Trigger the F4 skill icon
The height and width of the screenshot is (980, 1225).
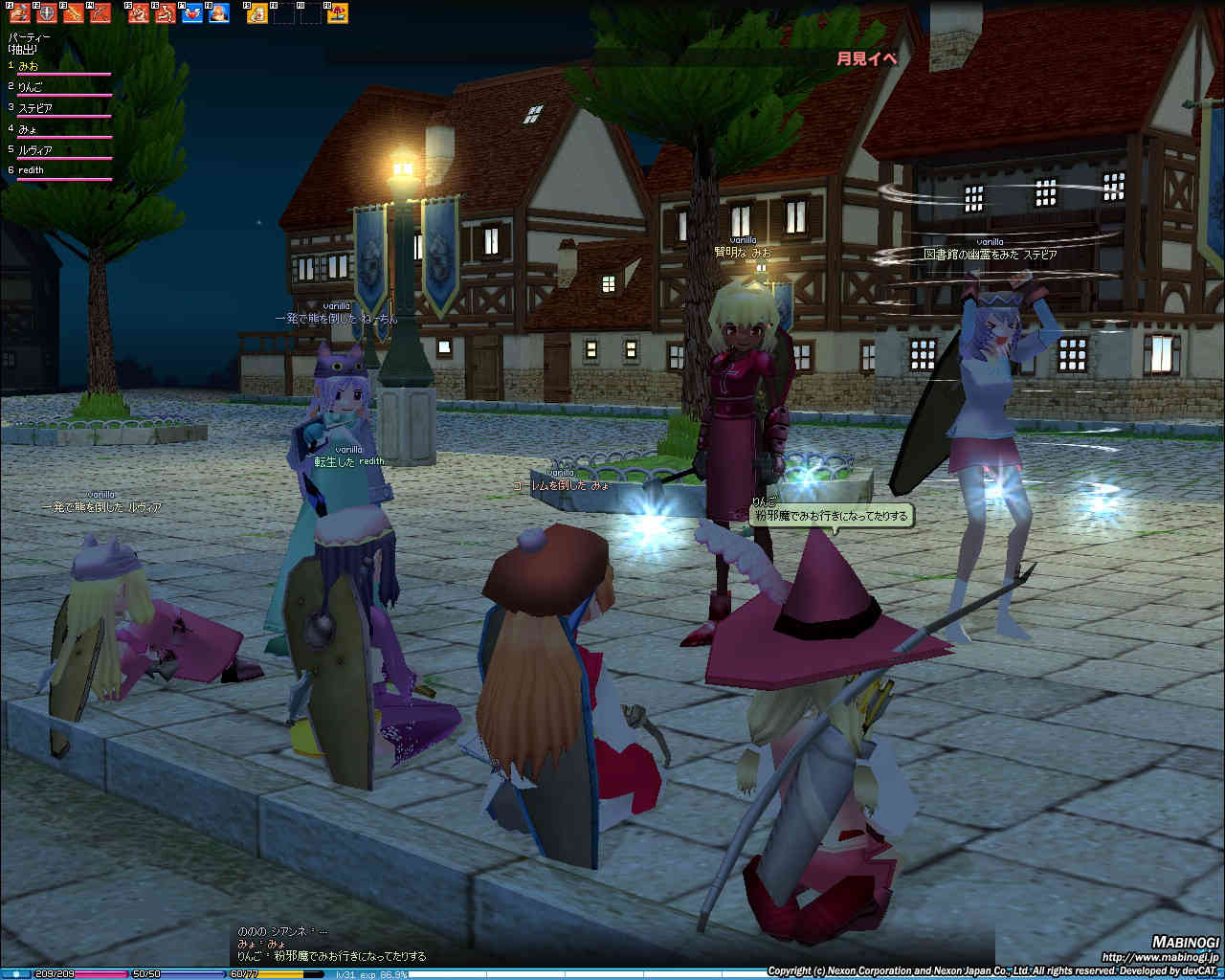click(100, 13)
